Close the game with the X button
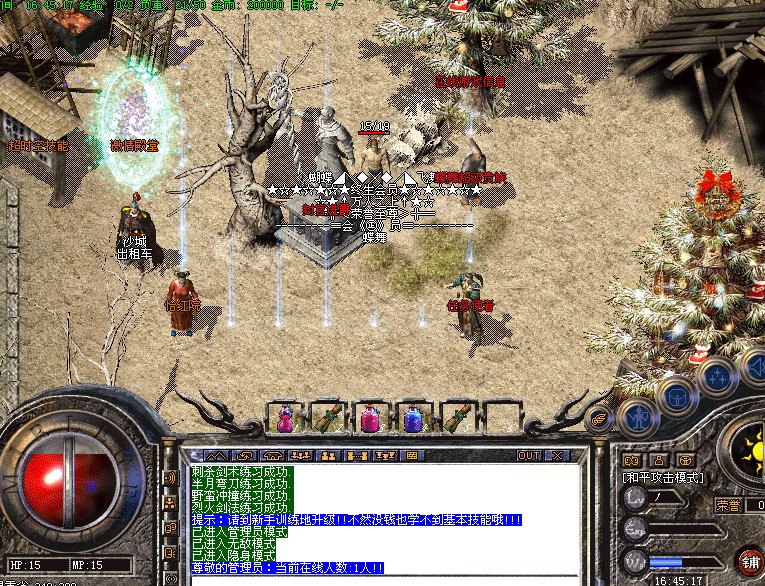765x586 pixels. click(557, 456)
